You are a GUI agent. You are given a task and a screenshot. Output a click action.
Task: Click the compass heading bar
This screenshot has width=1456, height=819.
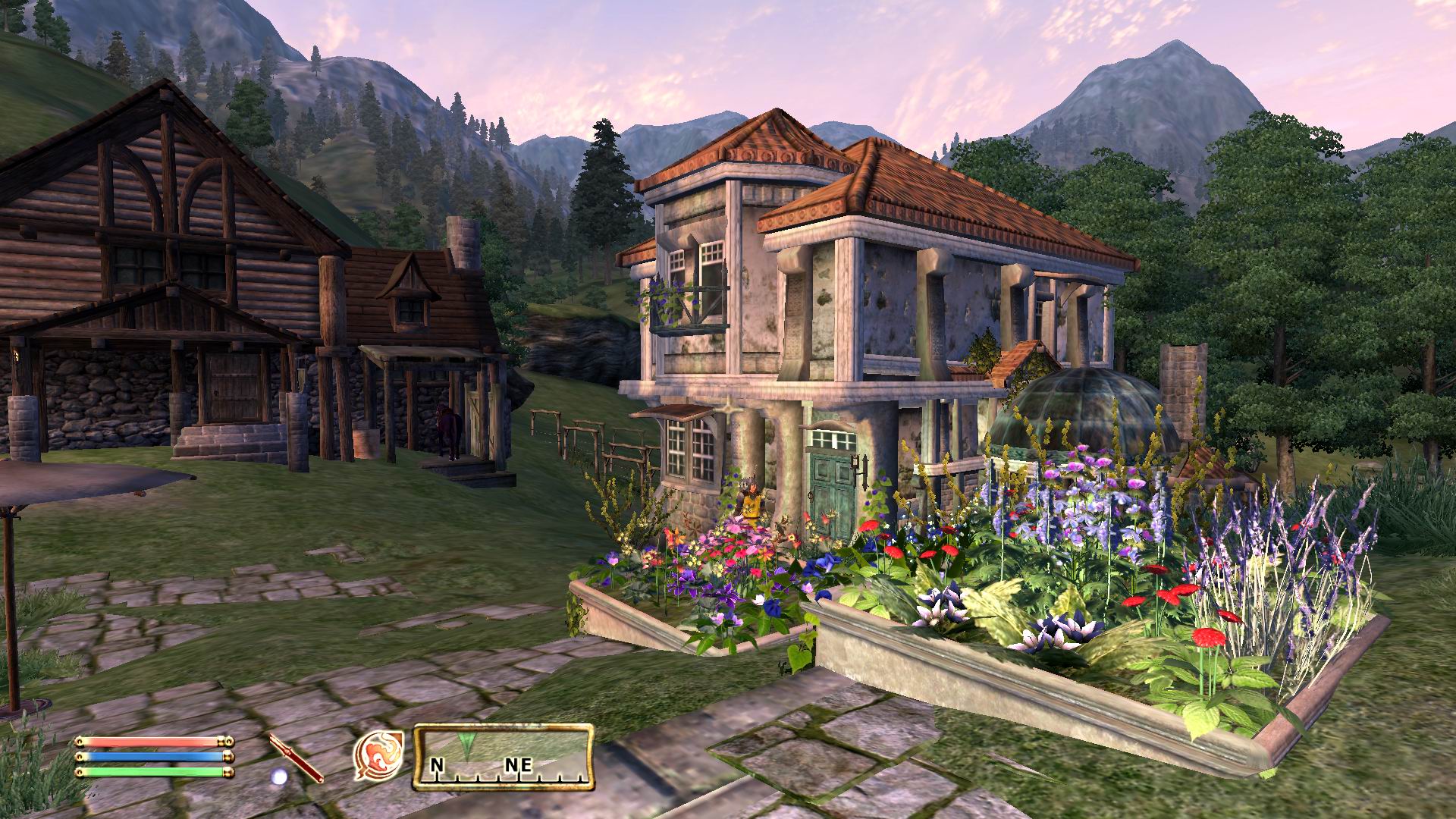click(503, 757)
